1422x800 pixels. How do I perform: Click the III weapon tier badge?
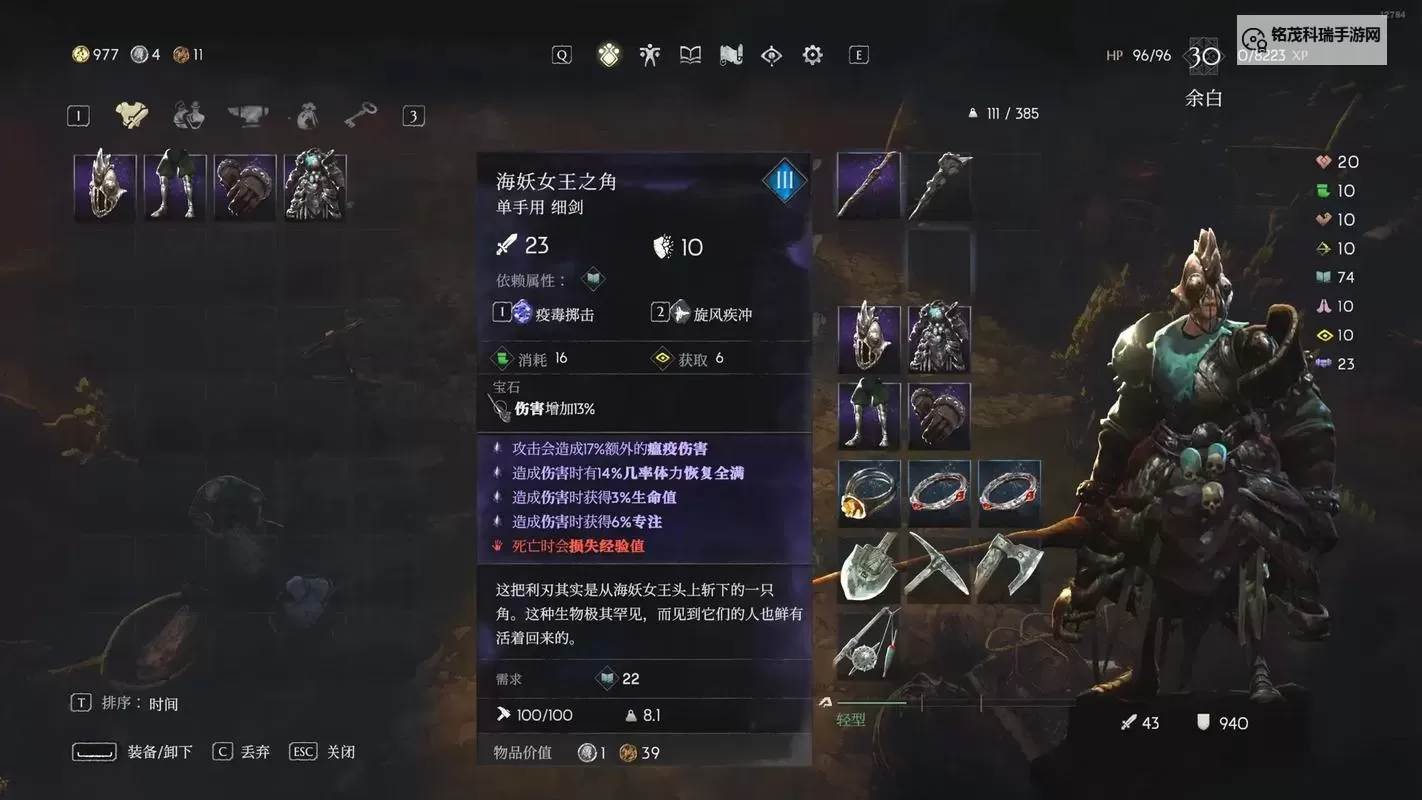(x=784, y=180)
